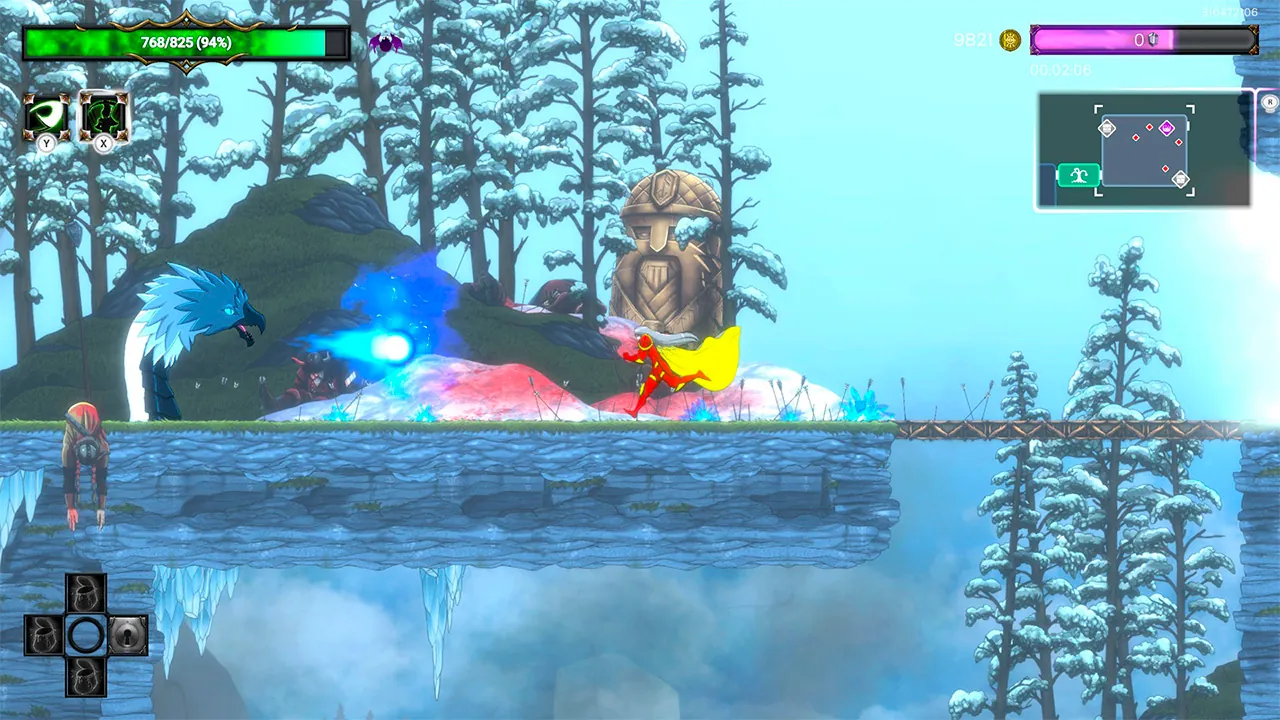1280x720 pixels.
Task: Click the purple boss marker on the minimap
Action: pos(1167,129)
